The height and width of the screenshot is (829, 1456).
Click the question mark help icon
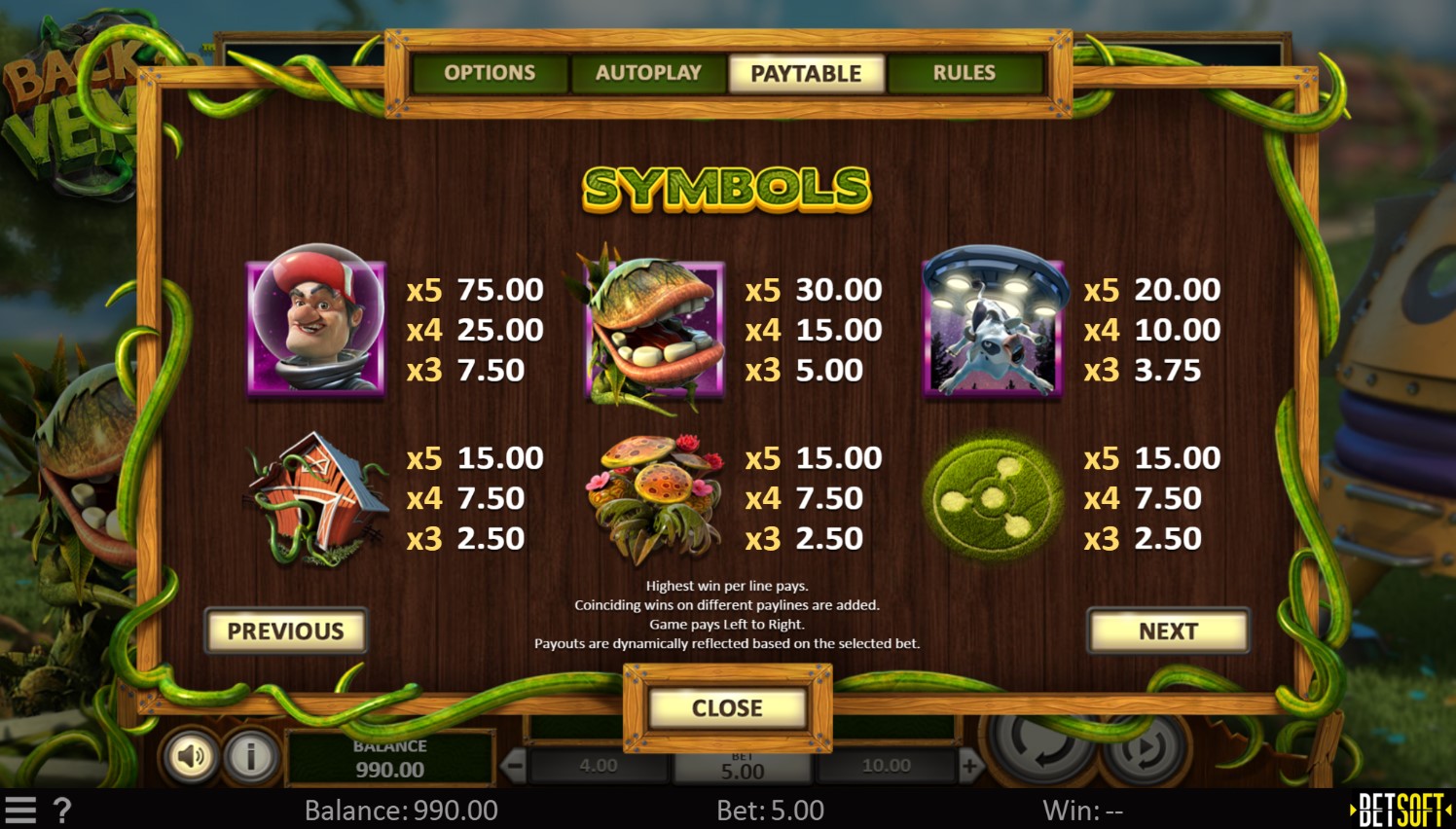coord(62,811)
